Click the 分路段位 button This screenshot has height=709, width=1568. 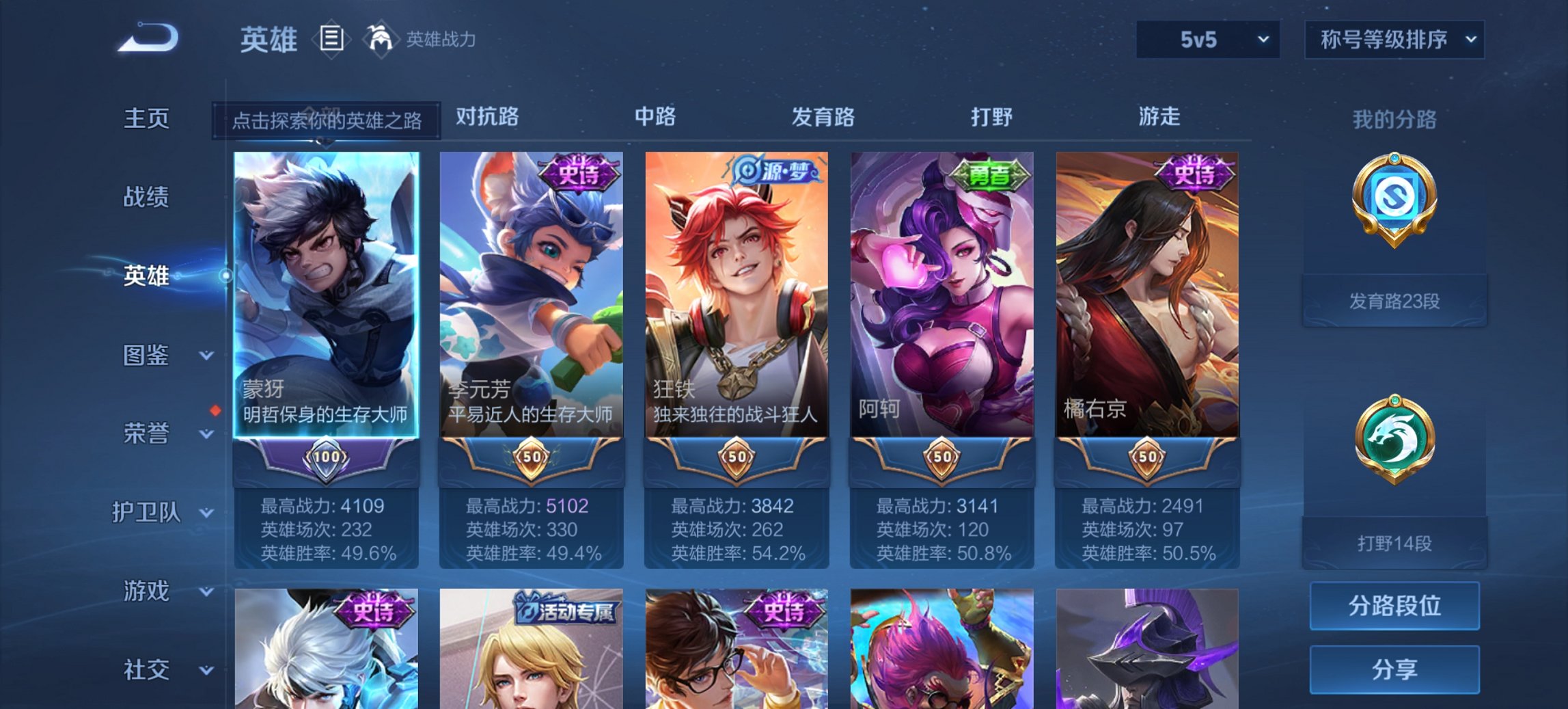click(x=1394, y=606)
